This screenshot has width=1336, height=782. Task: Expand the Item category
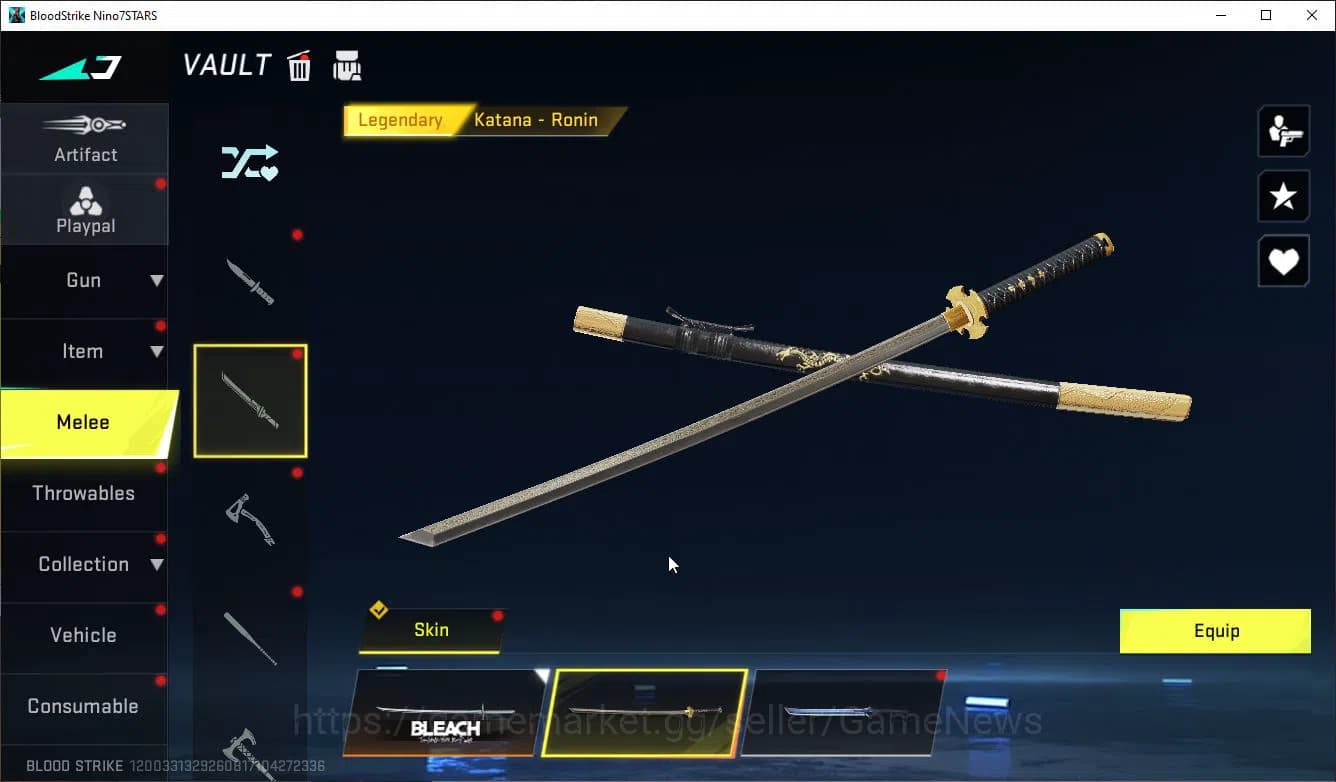coord(85,351)
